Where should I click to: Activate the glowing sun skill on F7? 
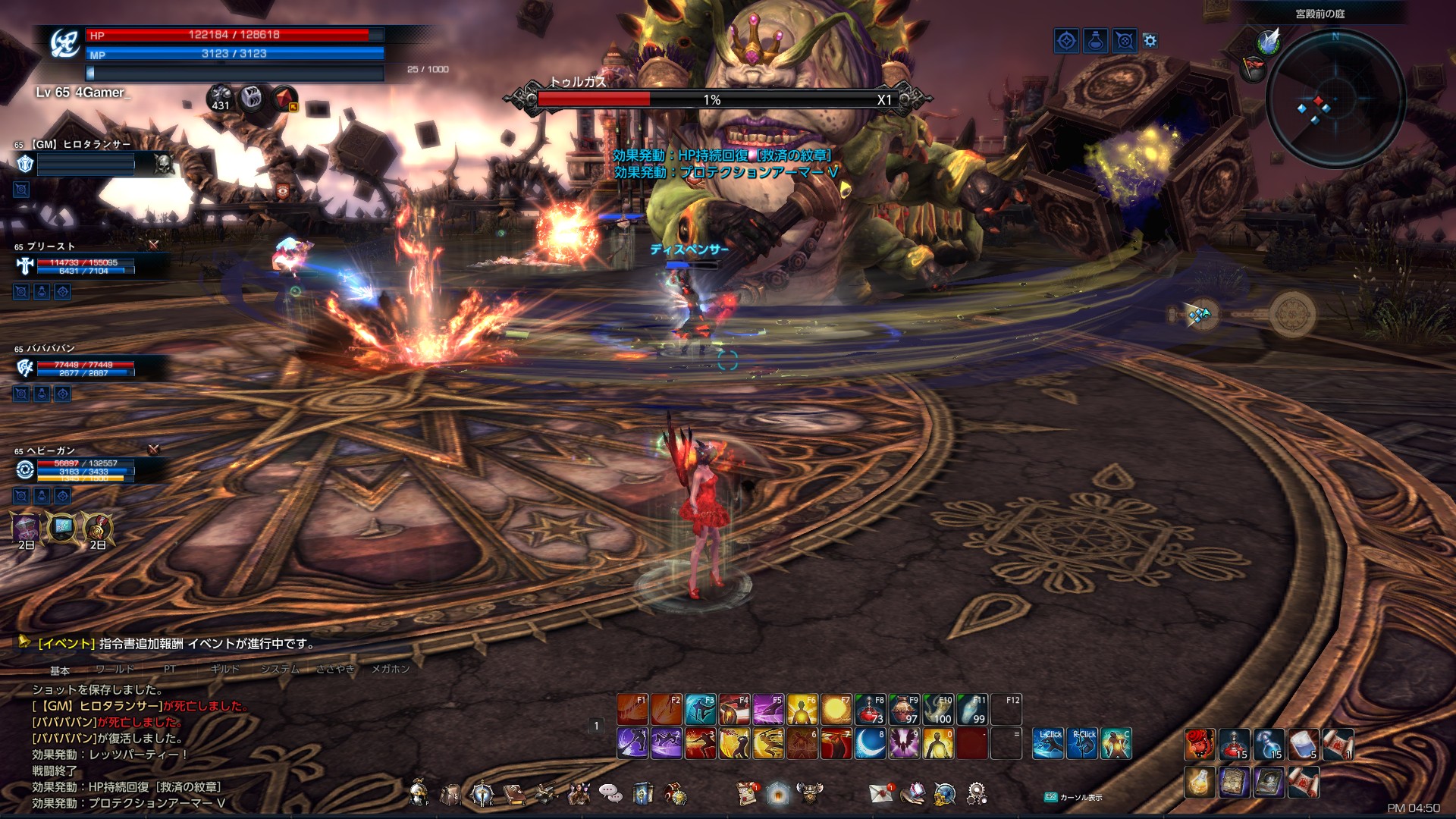pos(836,710)
